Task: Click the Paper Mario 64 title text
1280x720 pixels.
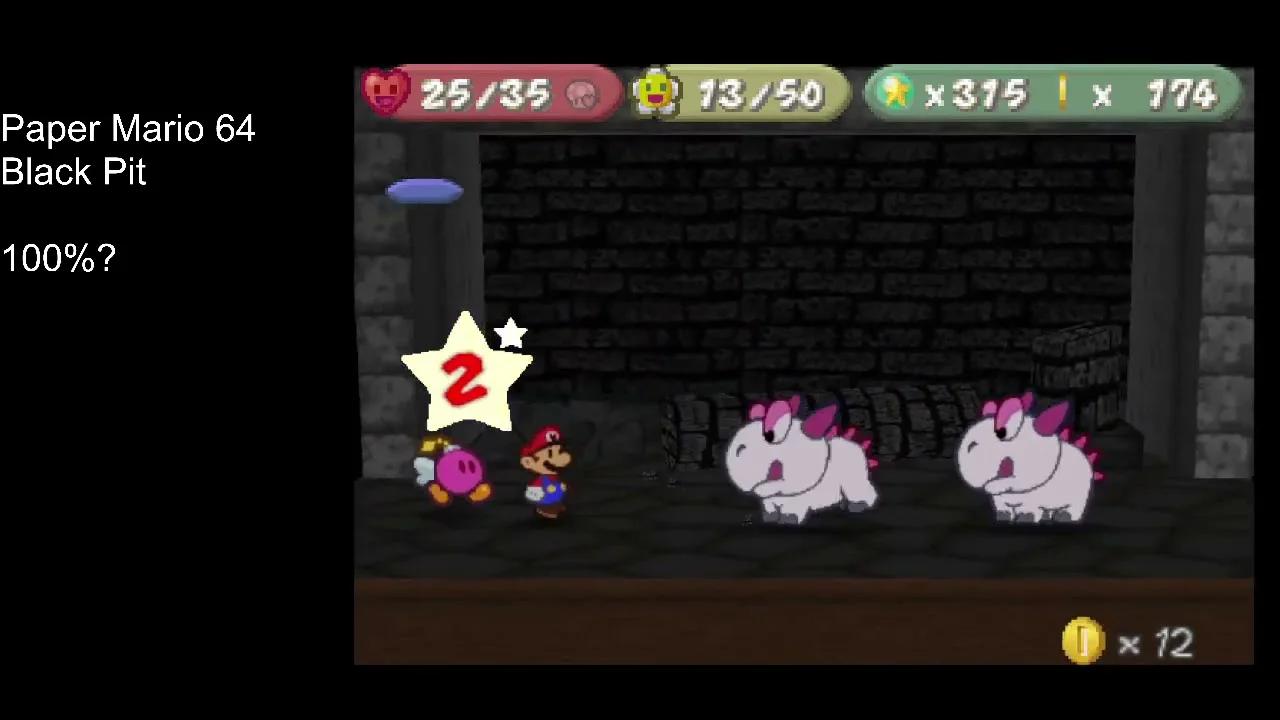Action: tap(127, 129)
